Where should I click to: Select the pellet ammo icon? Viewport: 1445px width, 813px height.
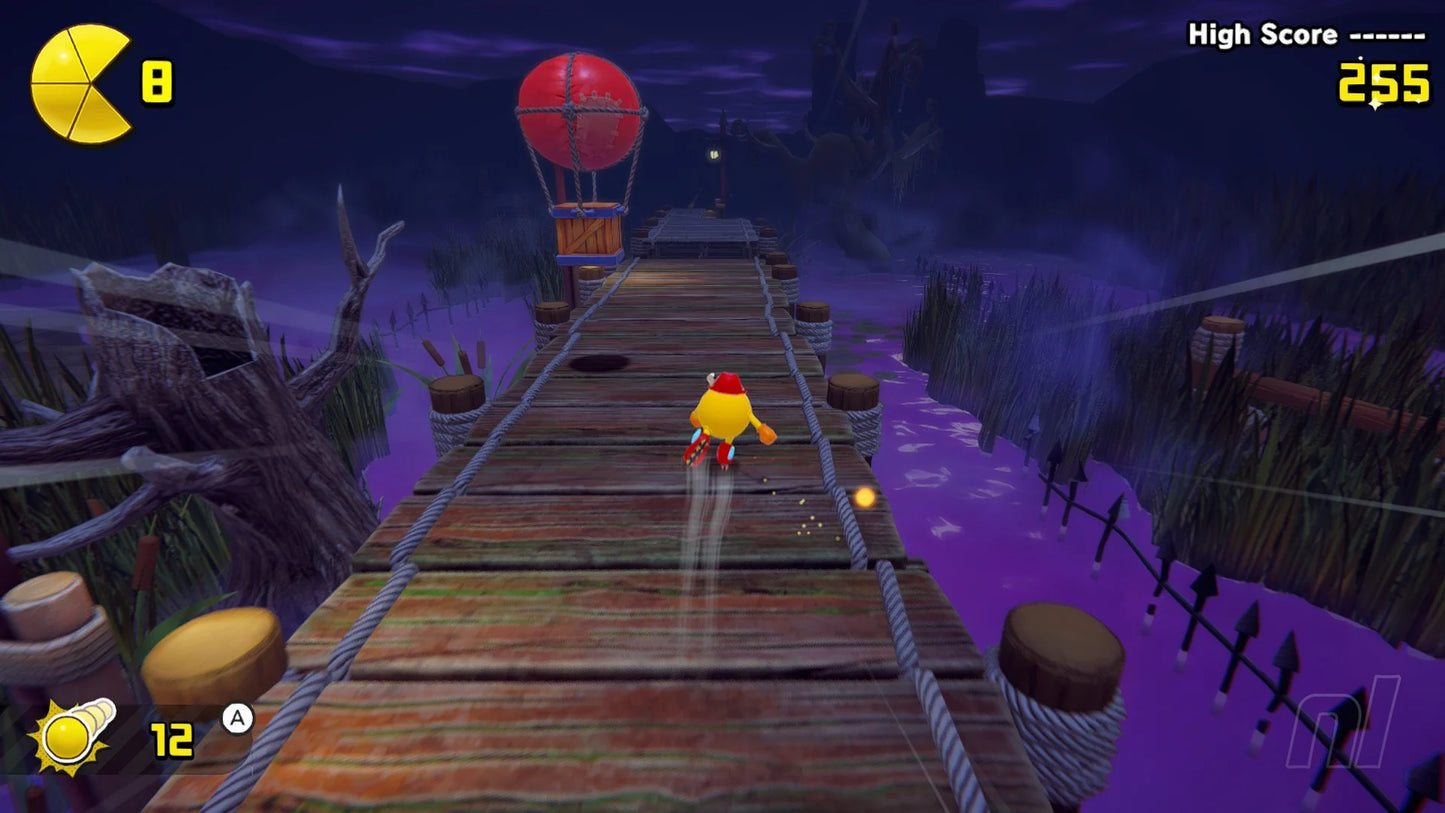point(70,735)
